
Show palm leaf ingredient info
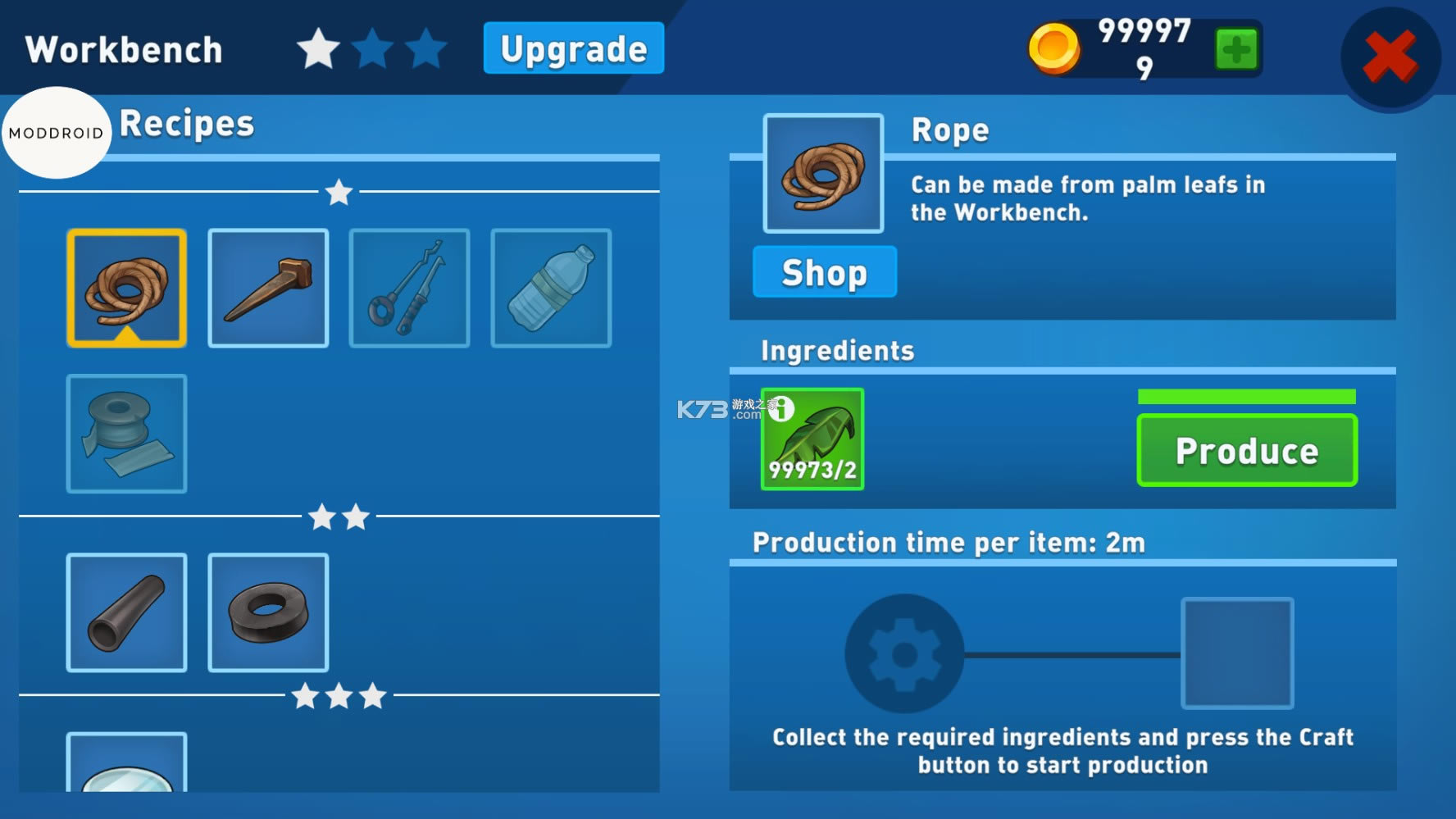[x=781, y=407]
